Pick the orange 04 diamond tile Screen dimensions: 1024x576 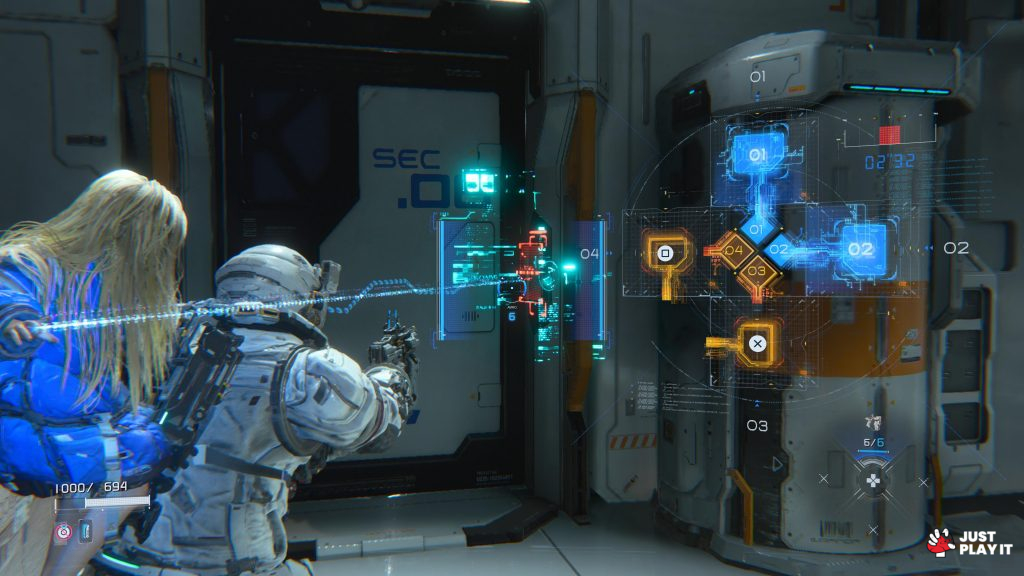click(734, 250)
